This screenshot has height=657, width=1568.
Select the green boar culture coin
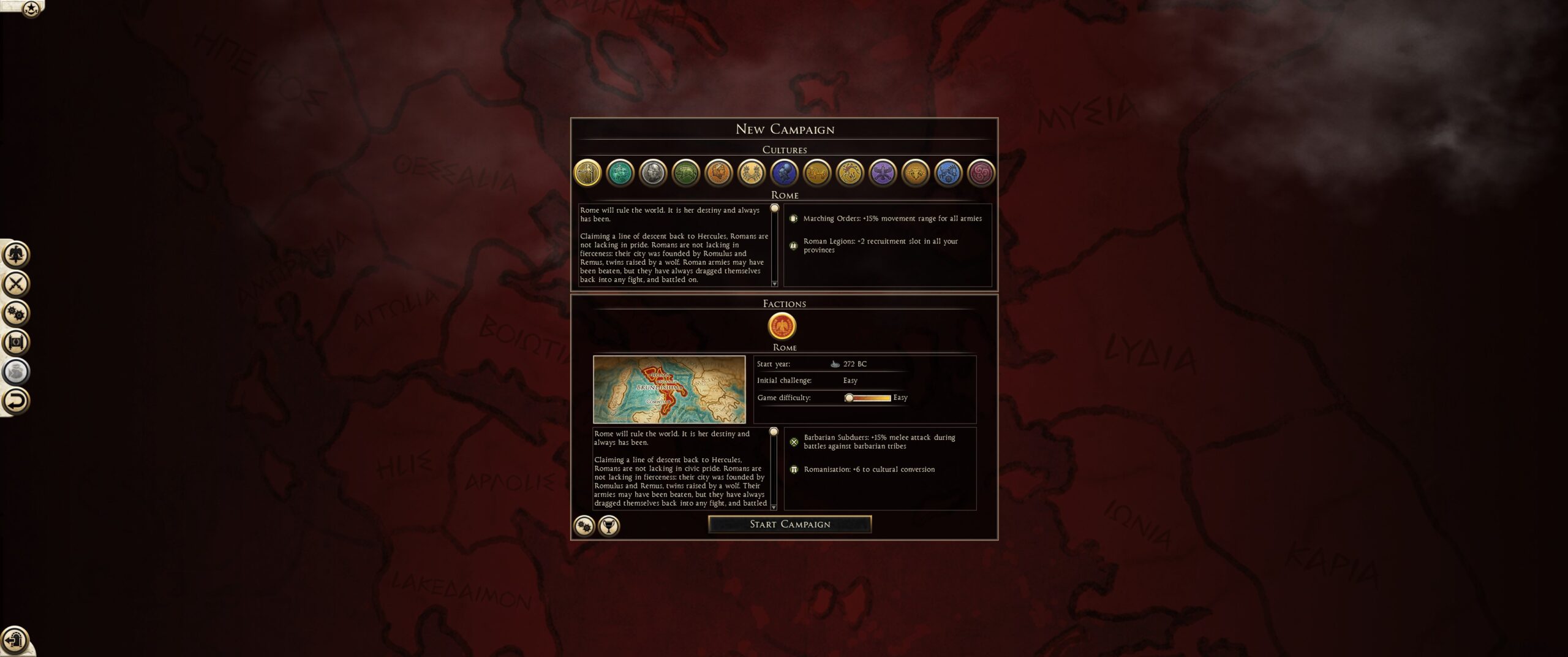[x=686, y=173]
